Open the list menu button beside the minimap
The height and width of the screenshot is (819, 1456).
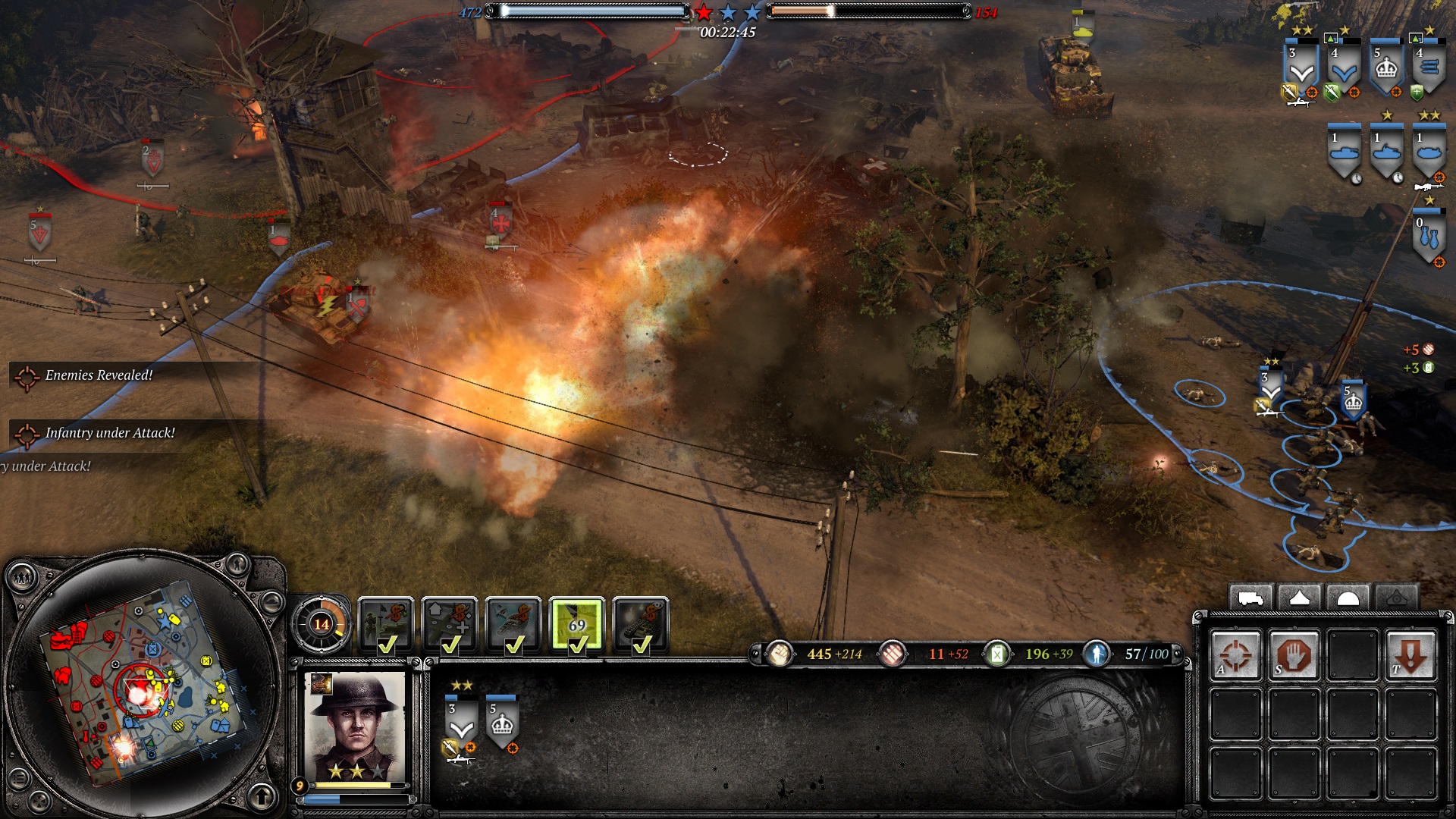pyautogui.click(x=18, y=780)
